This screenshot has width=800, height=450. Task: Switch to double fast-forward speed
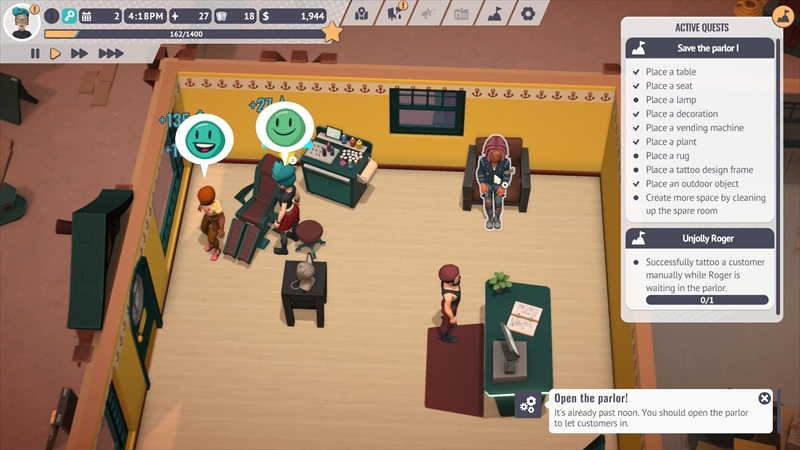(80, 54)
